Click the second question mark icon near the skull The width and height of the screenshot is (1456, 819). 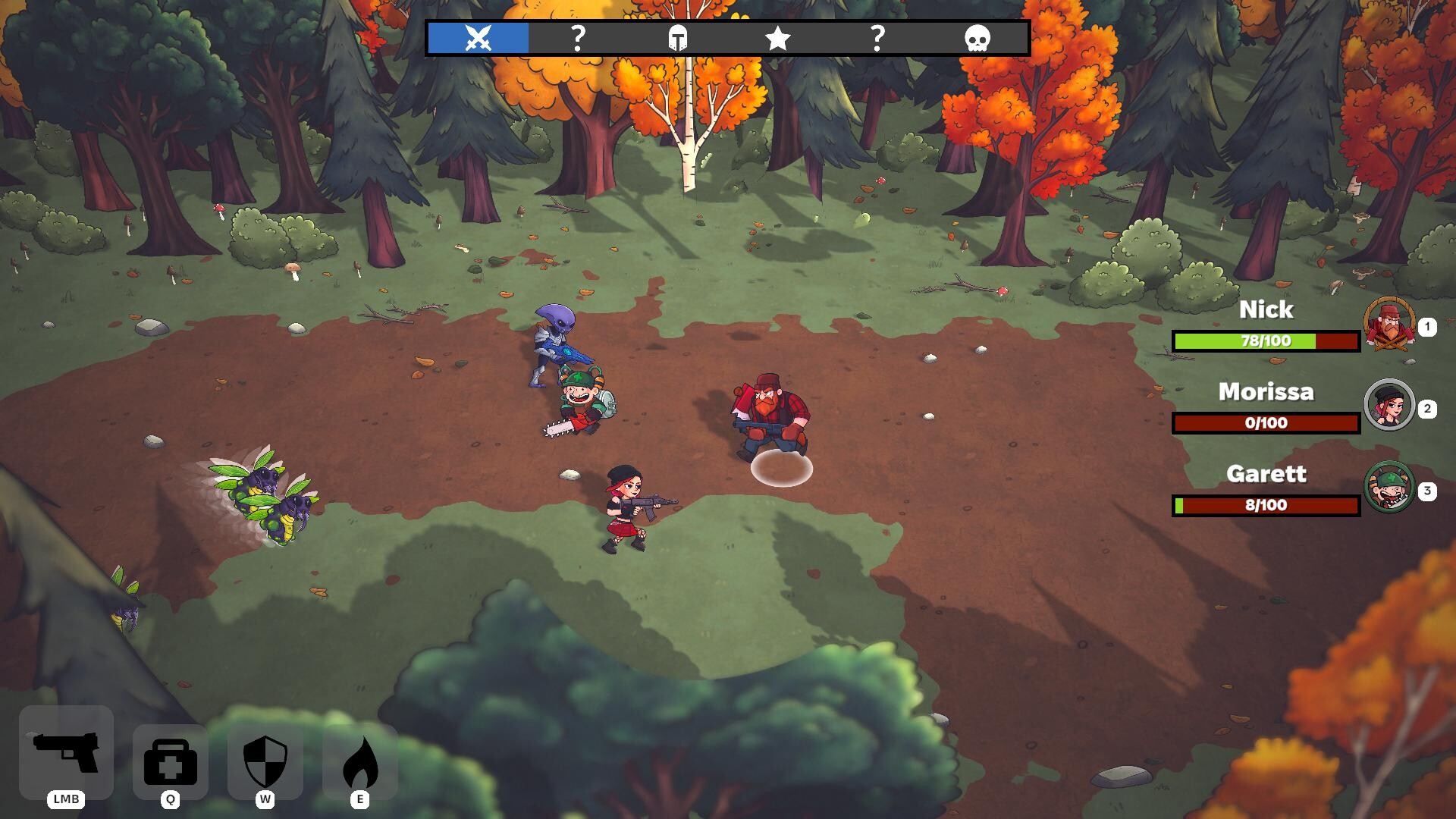(877, 39)
